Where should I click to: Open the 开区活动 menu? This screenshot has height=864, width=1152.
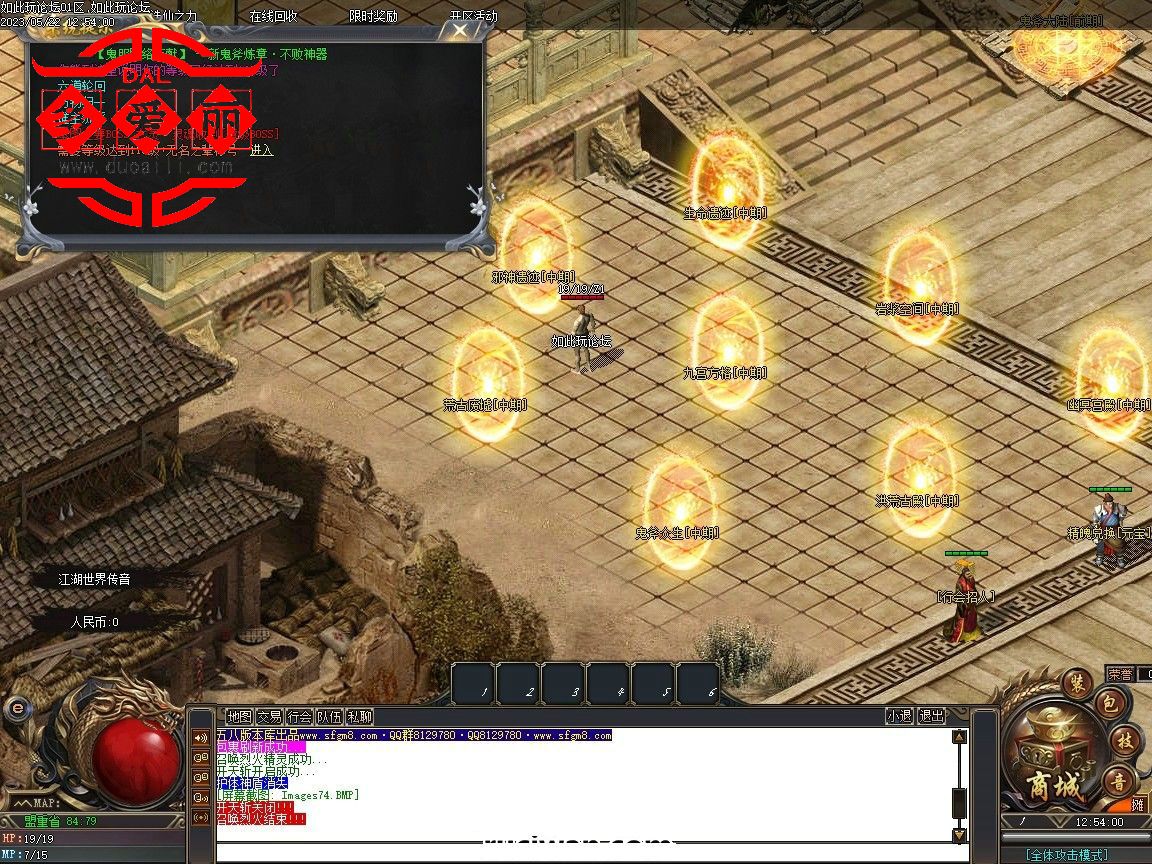point(473,16)
